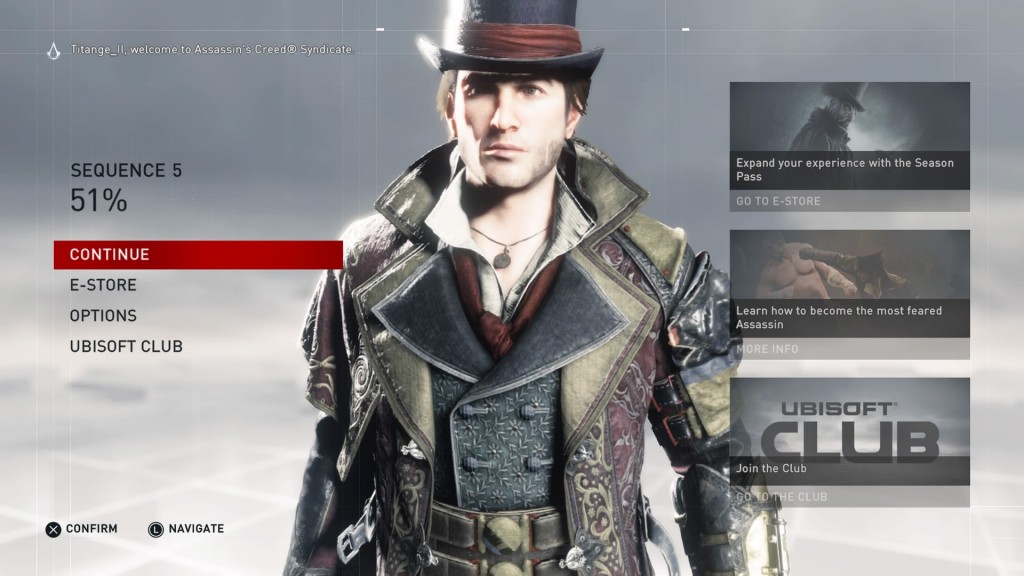Choose the Ubisoft Club menu entry
This screenshot has height=576, width=1024.
click(126, 347)
